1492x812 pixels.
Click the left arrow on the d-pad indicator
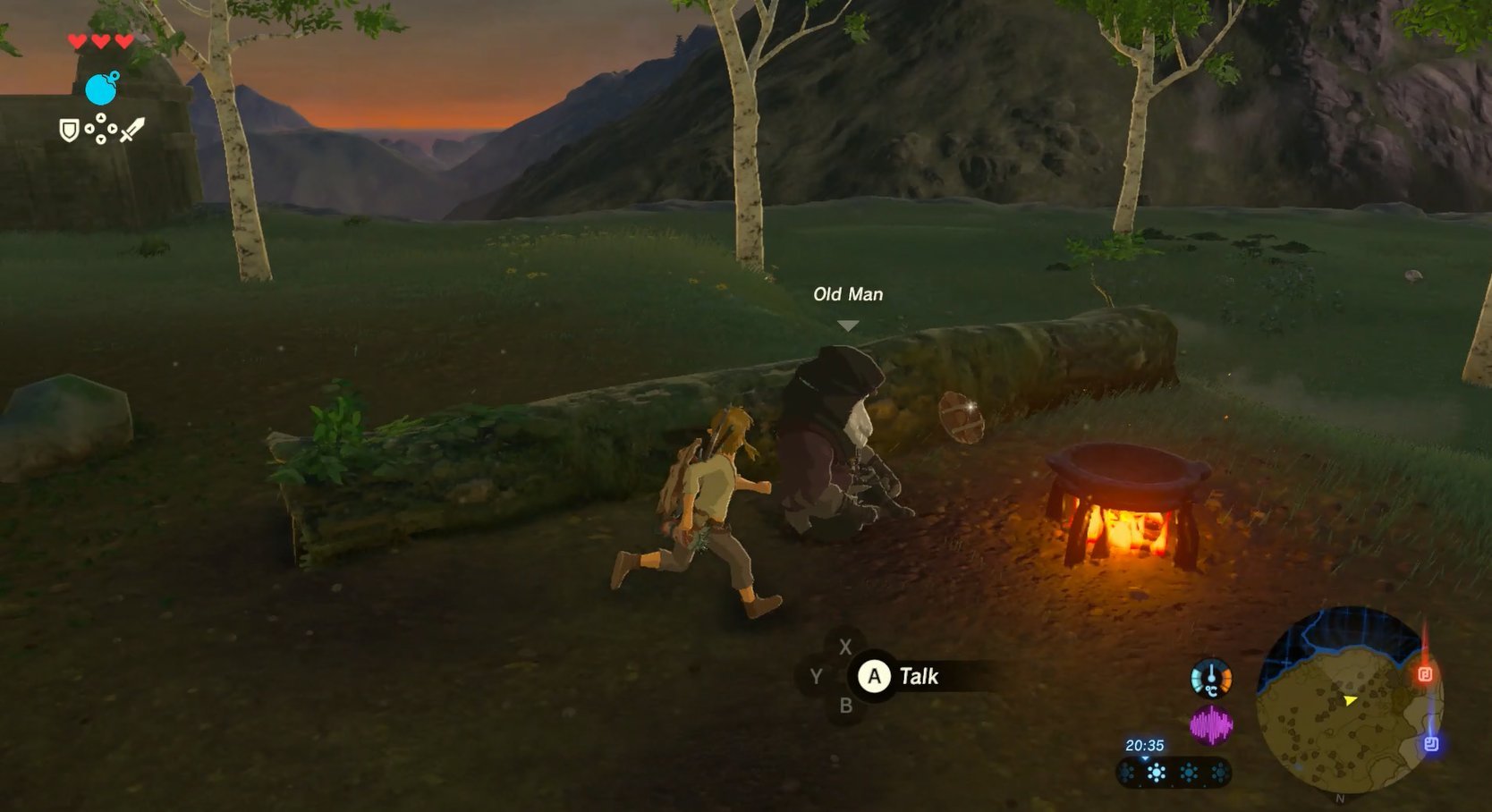coord(89,128)
